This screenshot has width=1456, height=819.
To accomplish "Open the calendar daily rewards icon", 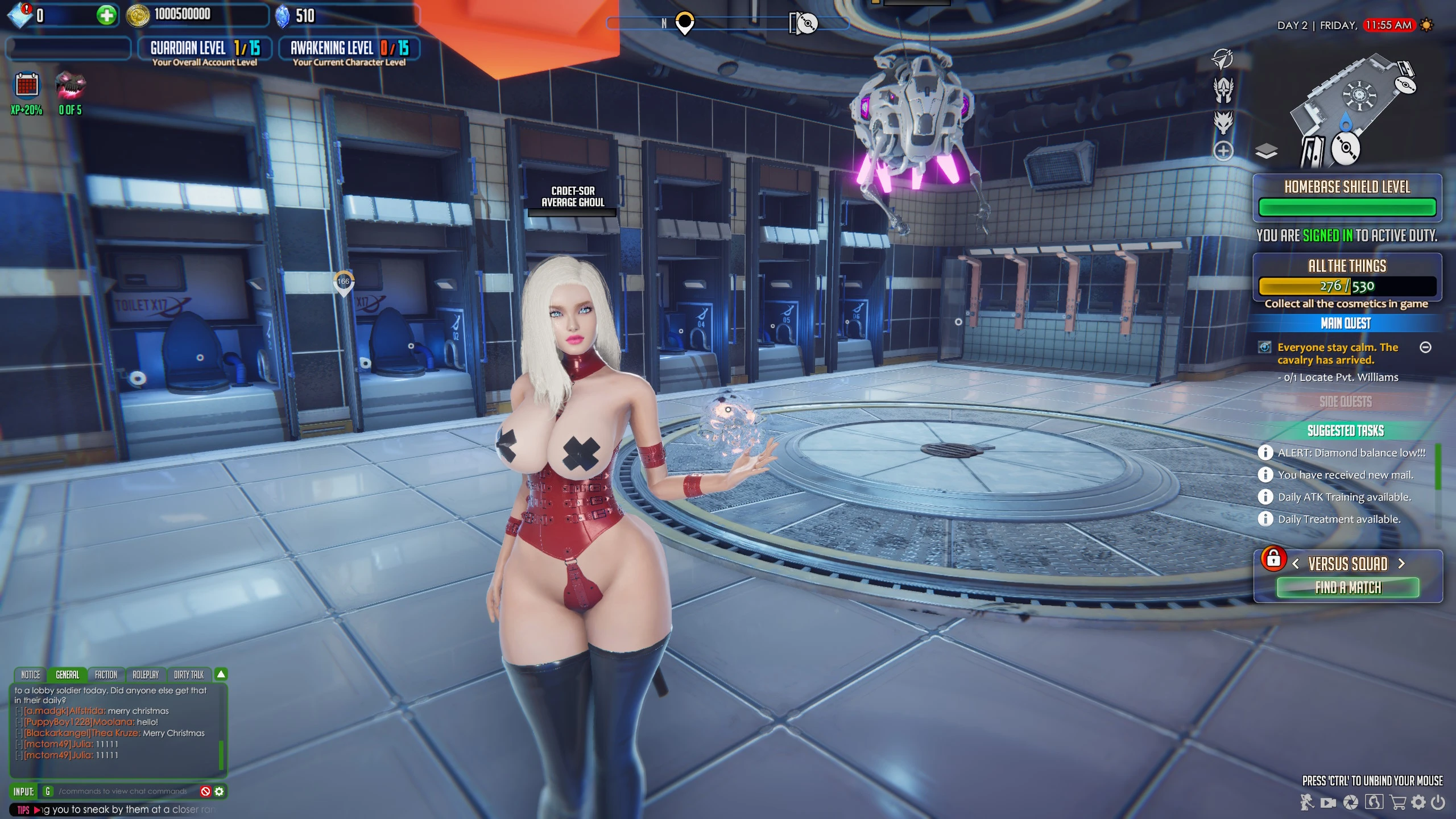I will click(x=26, y=85).
